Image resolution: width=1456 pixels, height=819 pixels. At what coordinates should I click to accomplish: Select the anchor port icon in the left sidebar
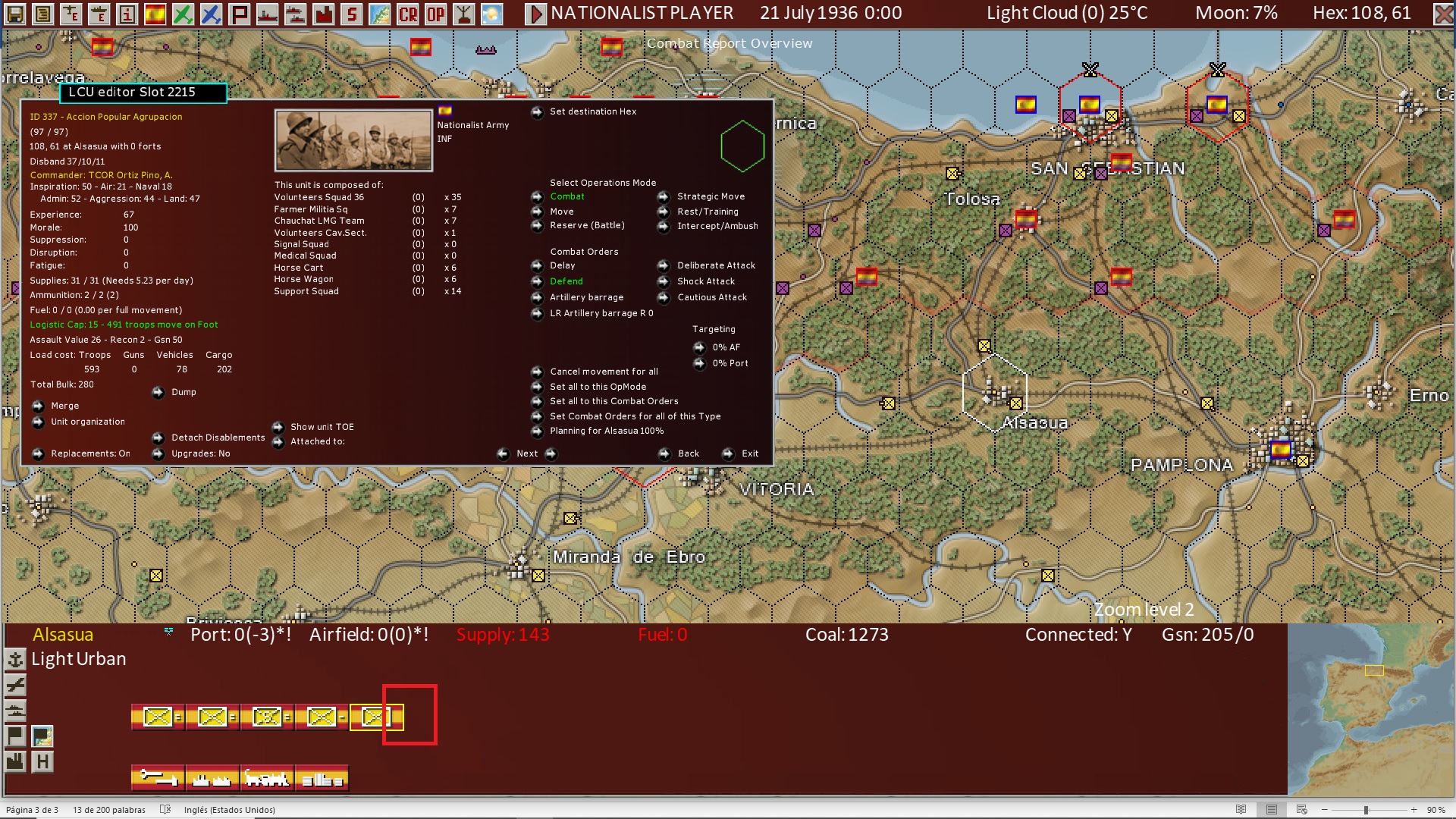coord(15,659)
